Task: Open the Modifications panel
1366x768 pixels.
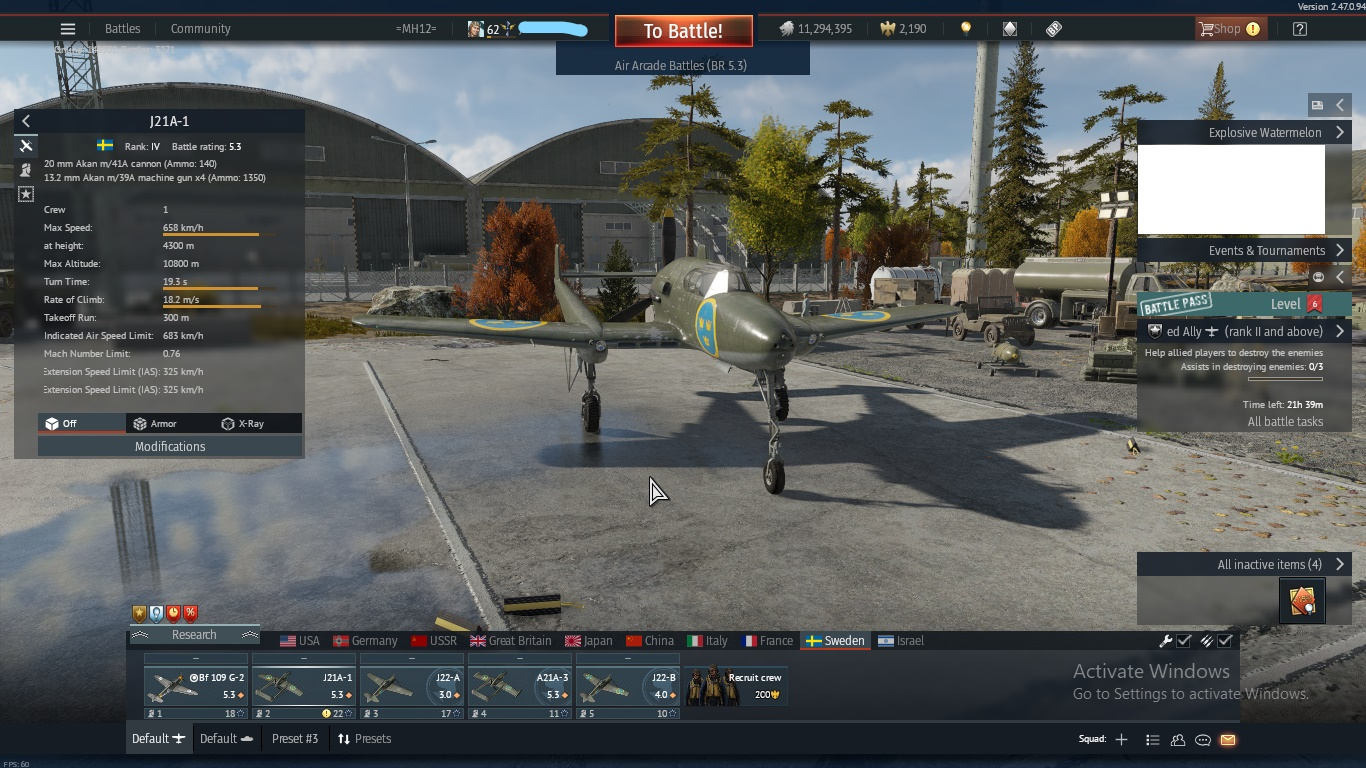Action: (x=170, y=447)
